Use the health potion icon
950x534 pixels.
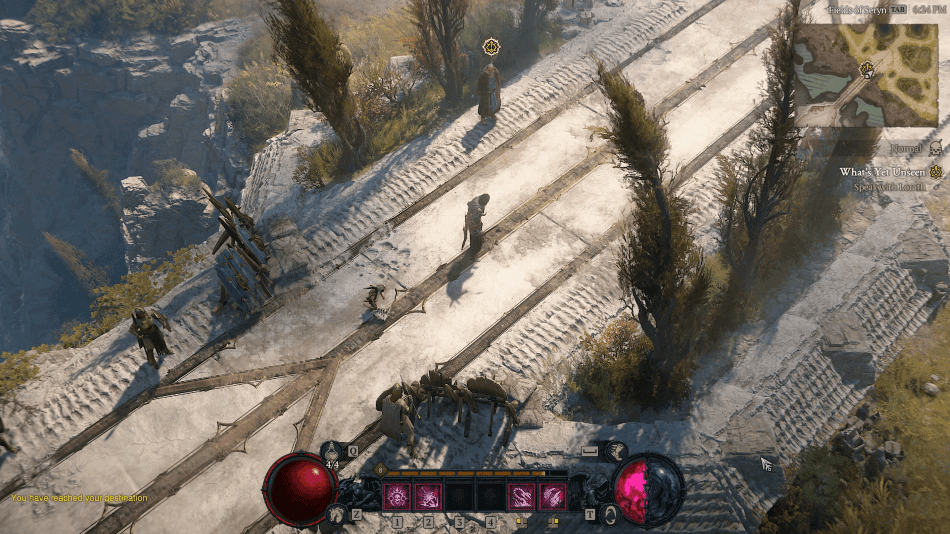pos(333,450)
